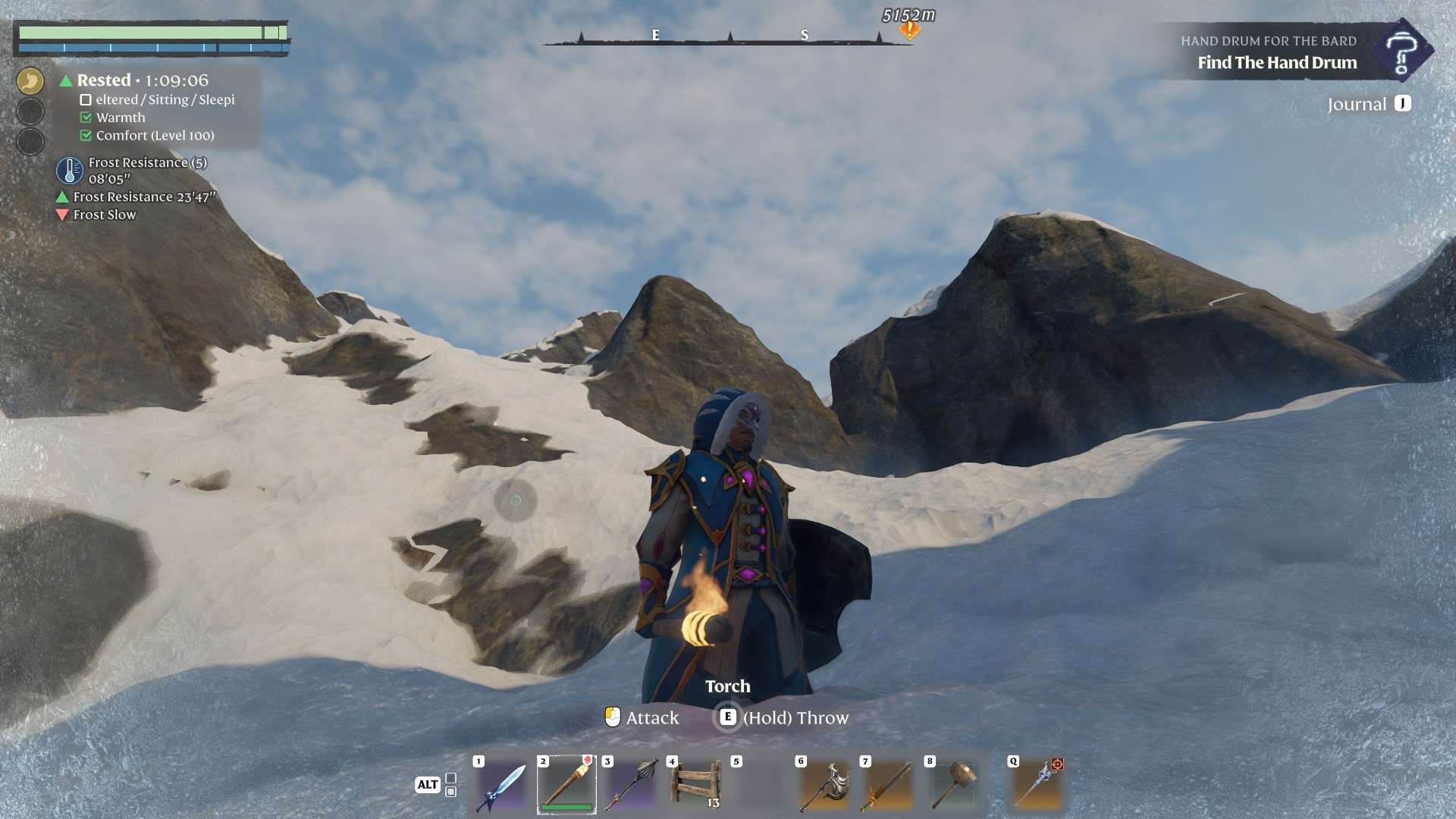Inspect the Frost Resistance thermometer icon
Screen dimensions: 1456x819
69,171
